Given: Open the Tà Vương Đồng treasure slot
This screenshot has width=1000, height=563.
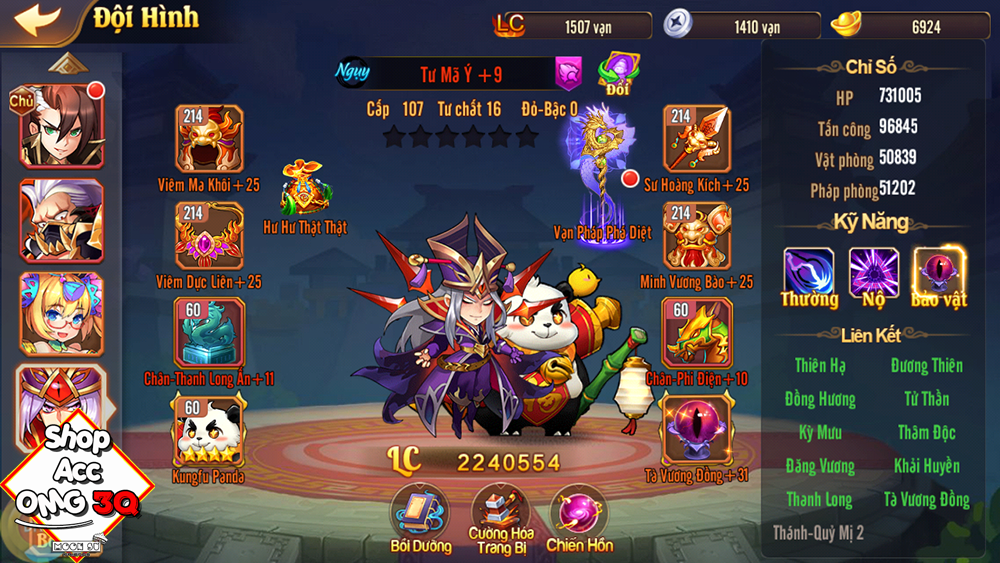Looking at the screenshot, I should 697,428.
